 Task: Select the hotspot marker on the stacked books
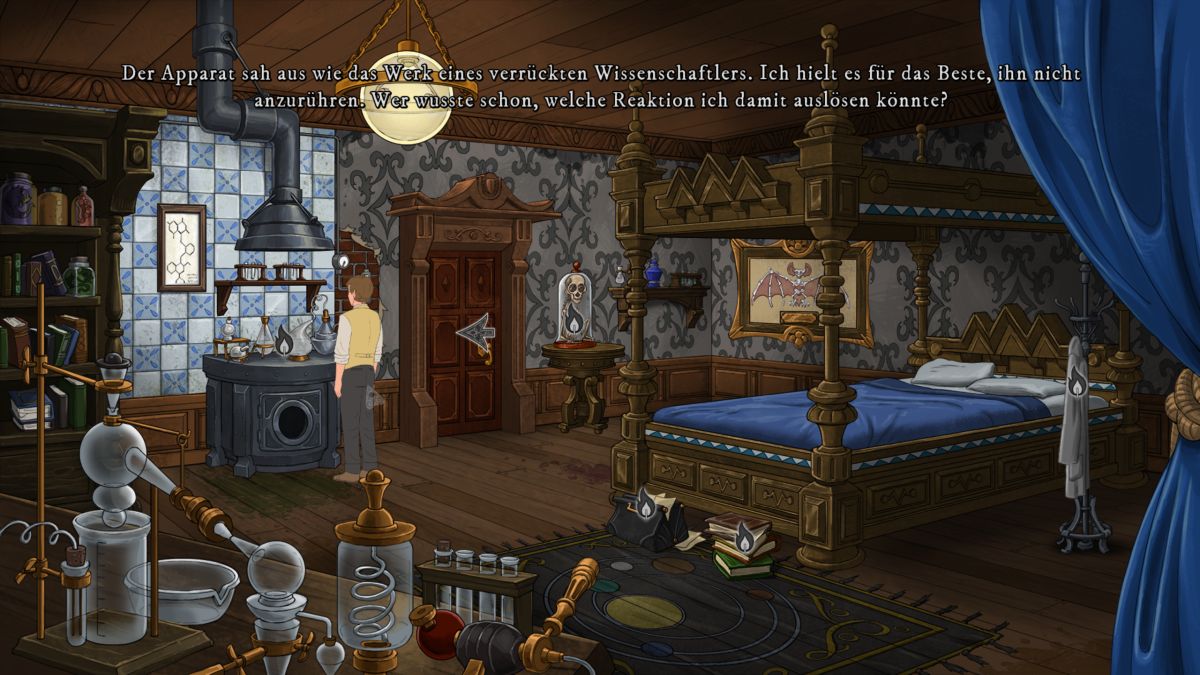744,539
